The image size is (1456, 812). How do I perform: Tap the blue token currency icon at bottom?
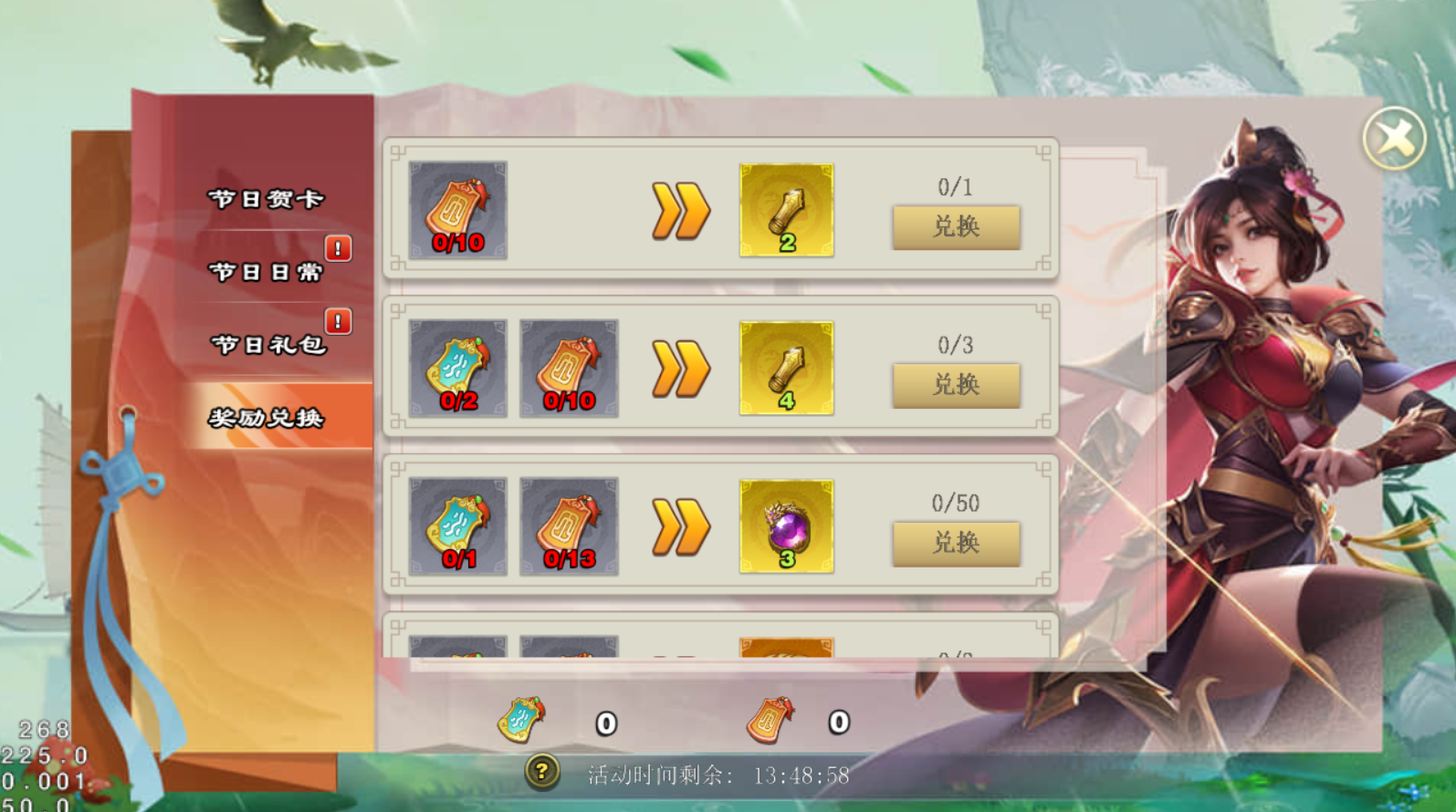tap(521, 720)
